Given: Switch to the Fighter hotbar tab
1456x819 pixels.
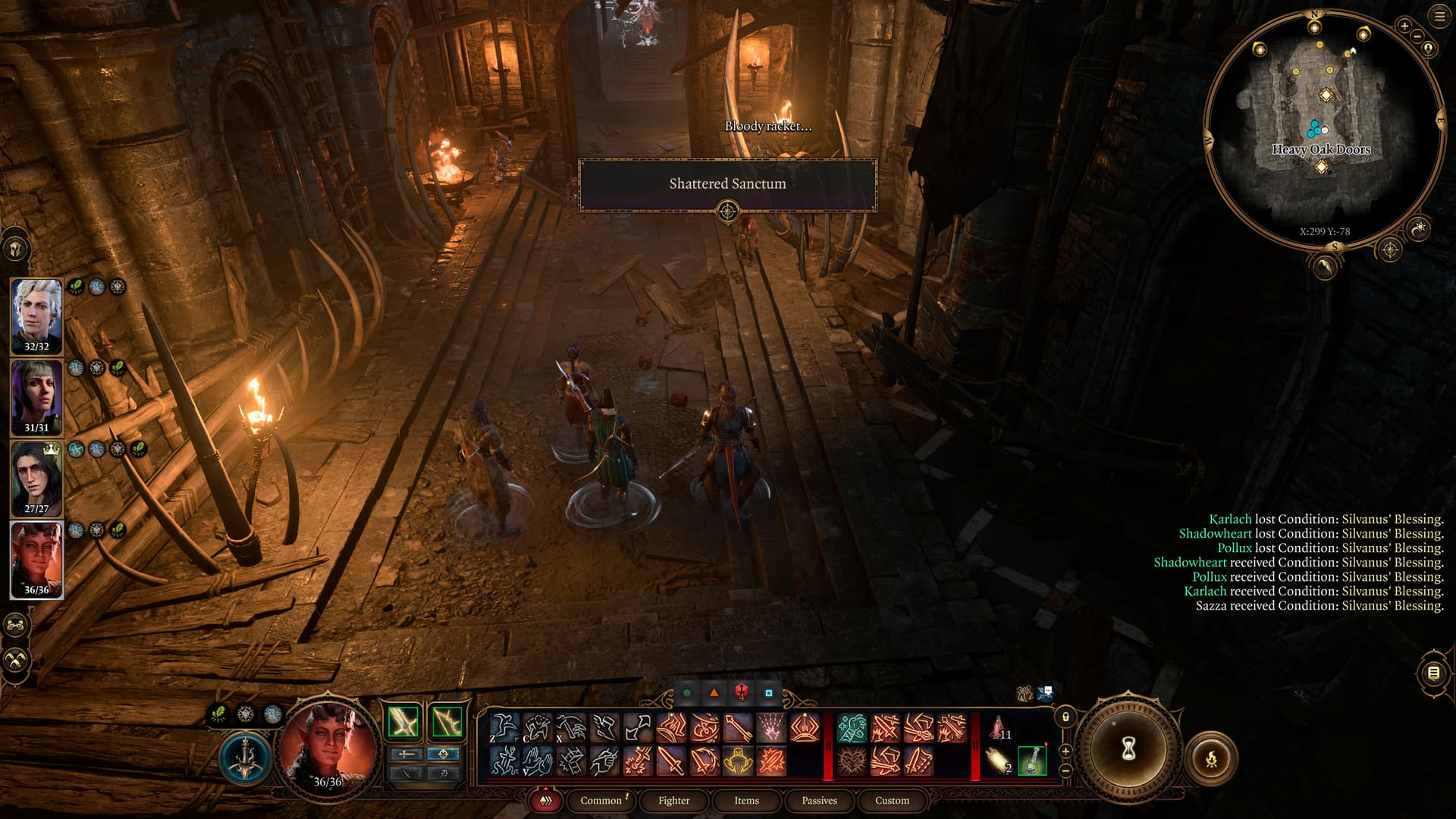Looking at the screenshot, I should (x=673, y=800).
